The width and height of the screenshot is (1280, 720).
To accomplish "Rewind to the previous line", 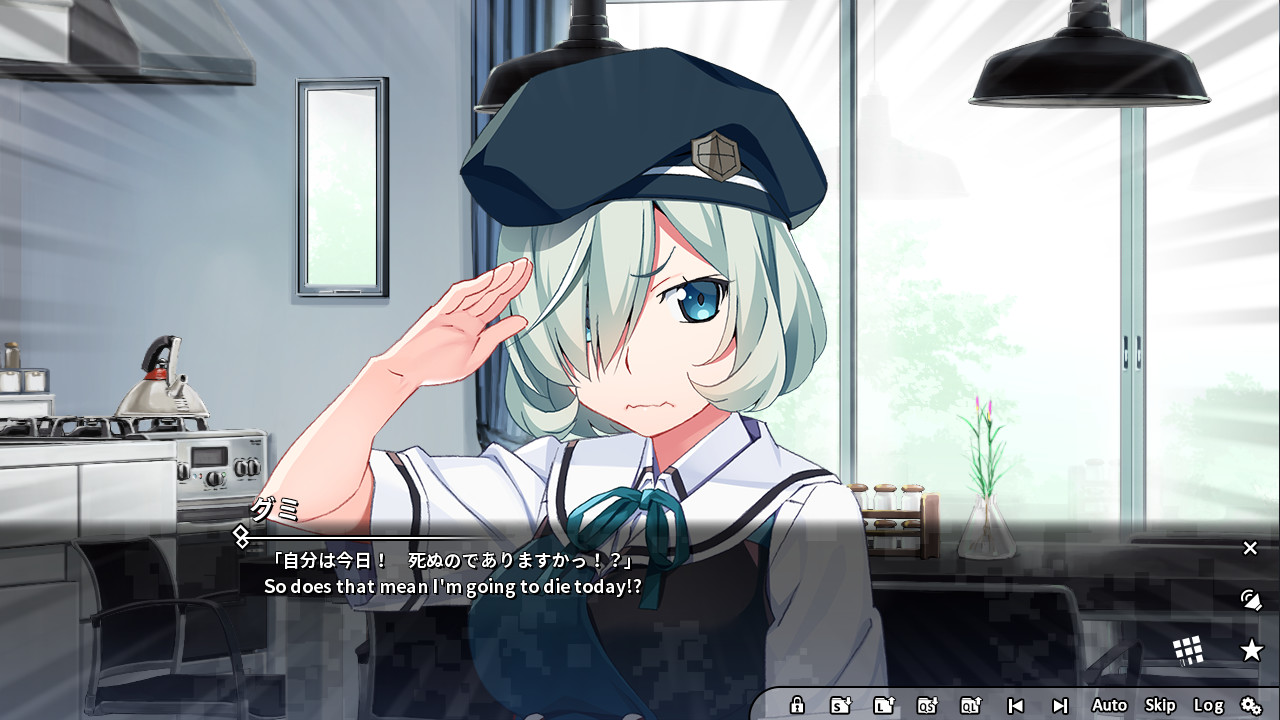I will point(1015,705).
